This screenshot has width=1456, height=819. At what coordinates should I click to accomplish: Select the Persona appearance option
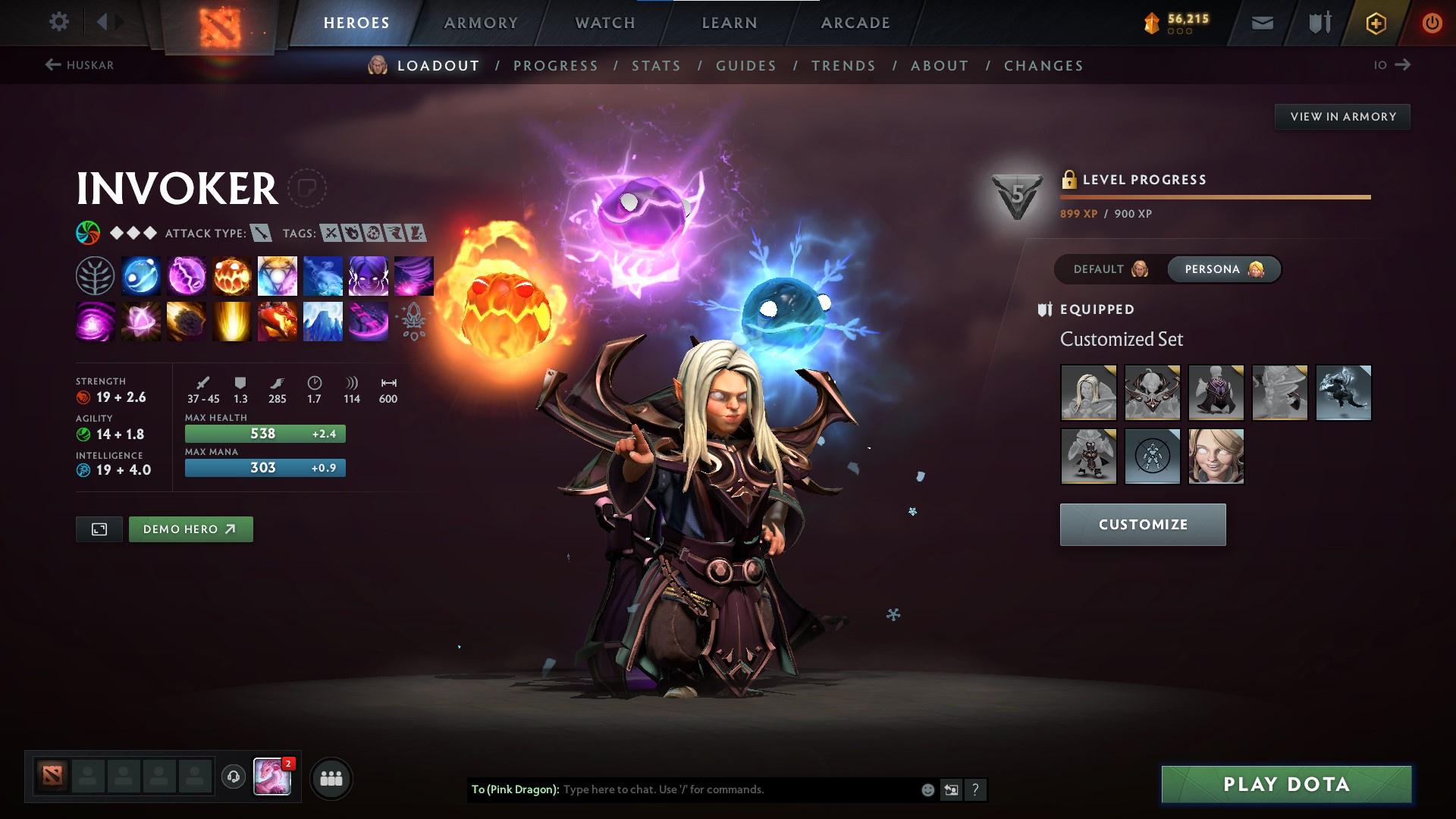click(1223, 268)
